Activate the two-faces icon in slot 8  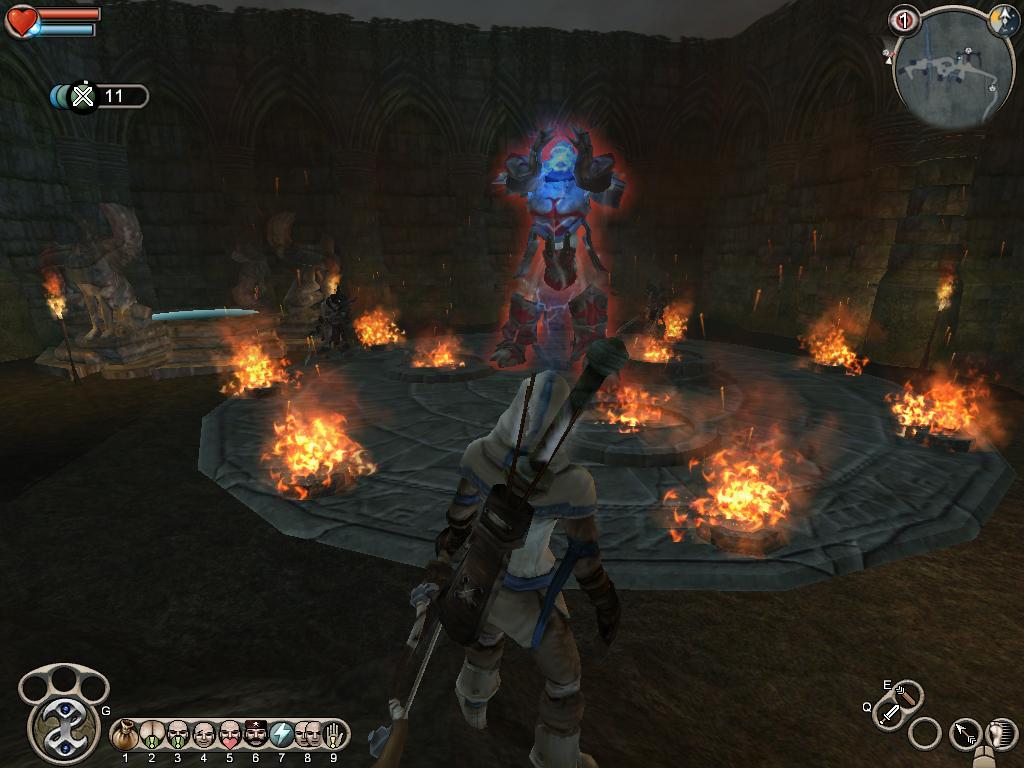tap(308, 735)
